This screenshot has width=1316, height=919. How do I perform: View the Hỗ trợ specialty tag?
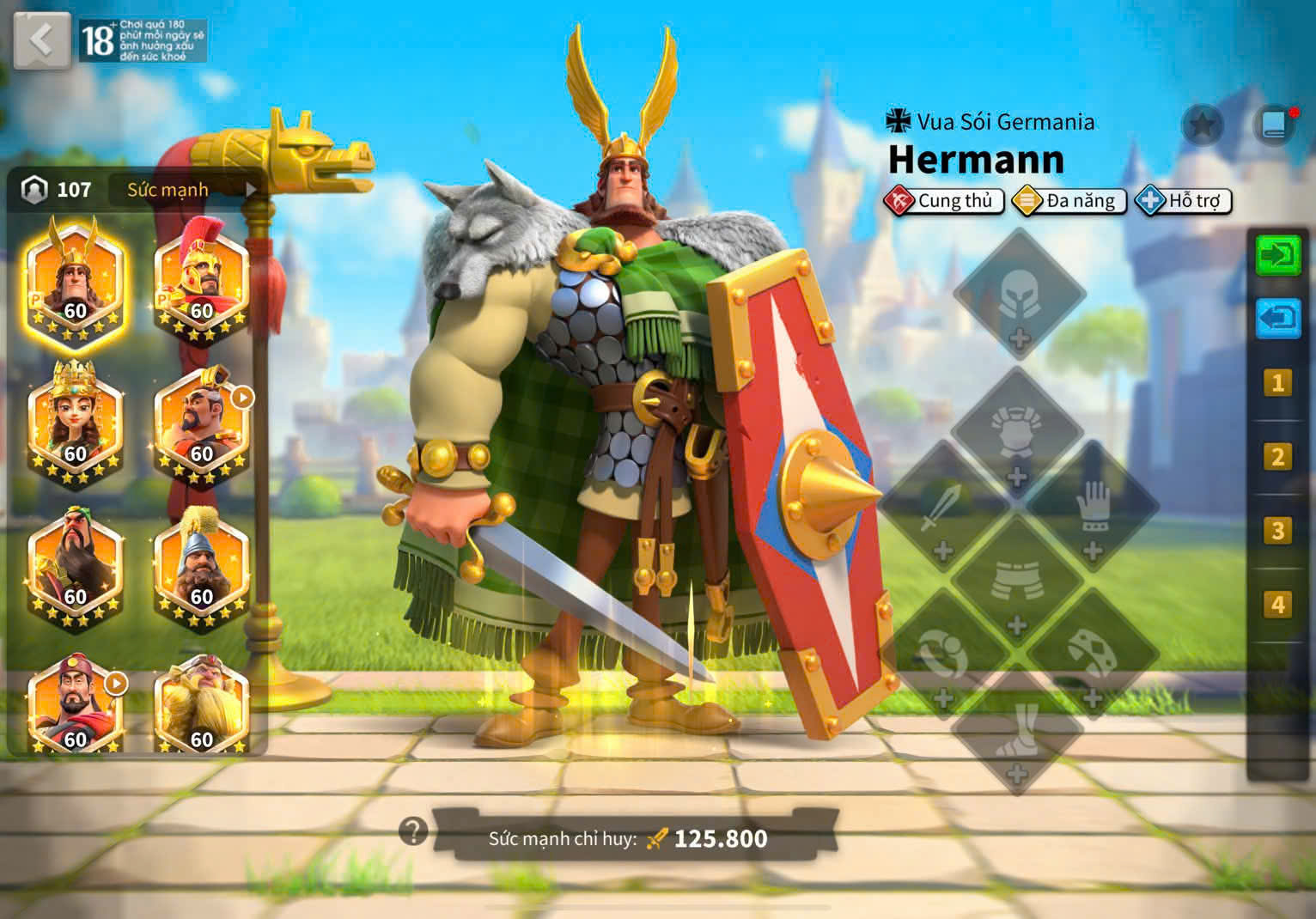[1184, 201]
